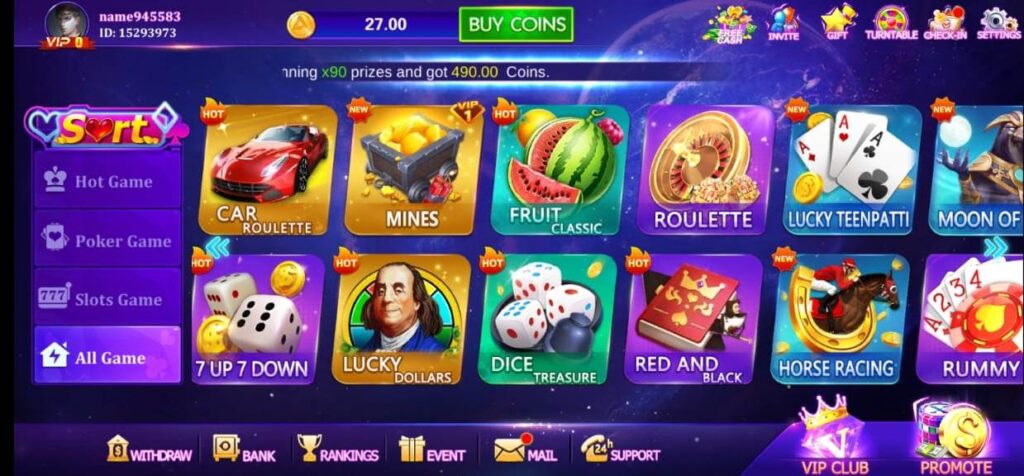Start the Lucky Teenpatti game

(852, 172)
